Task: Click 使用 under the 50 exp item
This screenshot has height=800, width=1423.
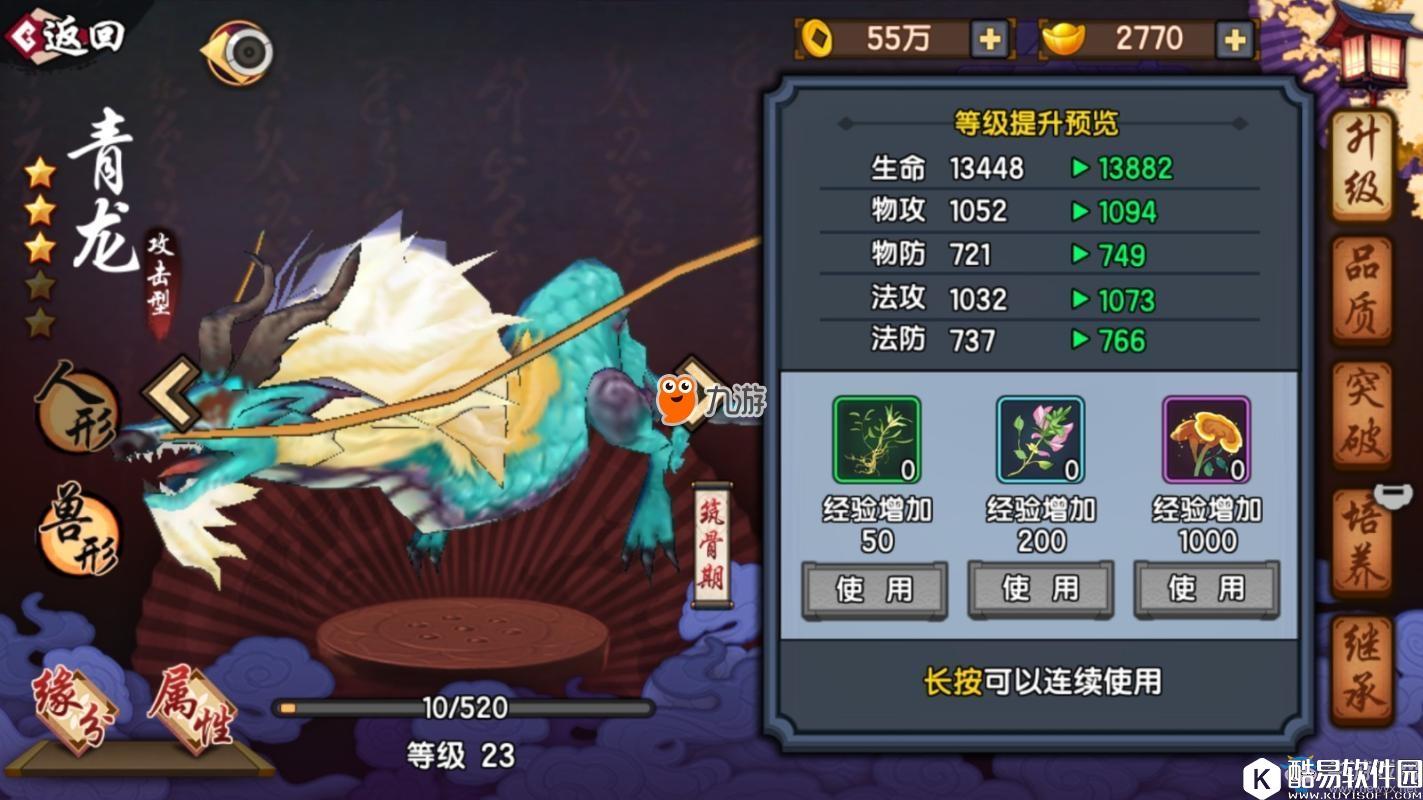Action: [873, 589]
